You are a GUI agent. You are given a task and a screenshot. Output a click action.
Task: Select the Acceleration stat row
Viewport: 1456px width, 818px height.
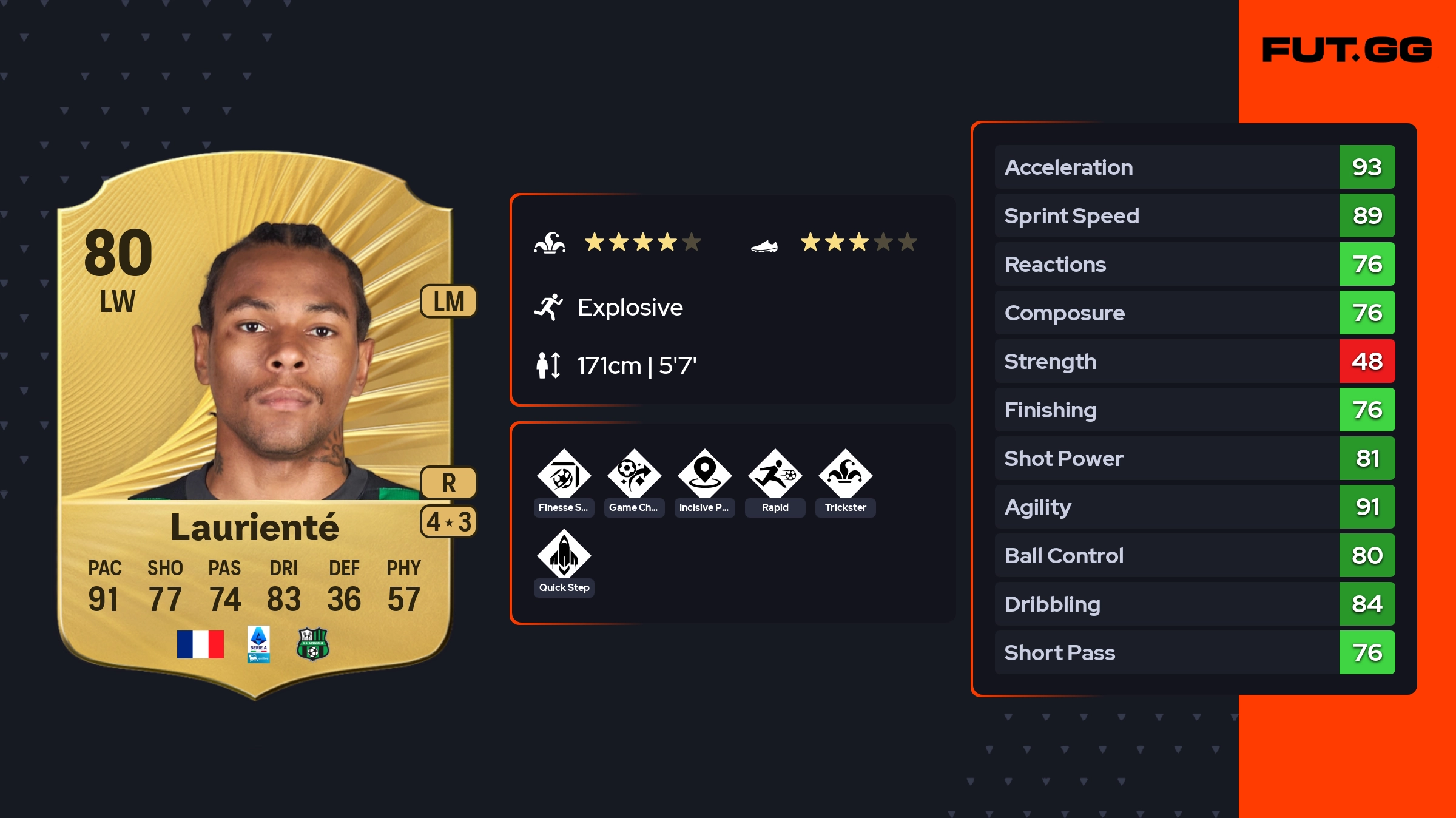[1194, 167]
